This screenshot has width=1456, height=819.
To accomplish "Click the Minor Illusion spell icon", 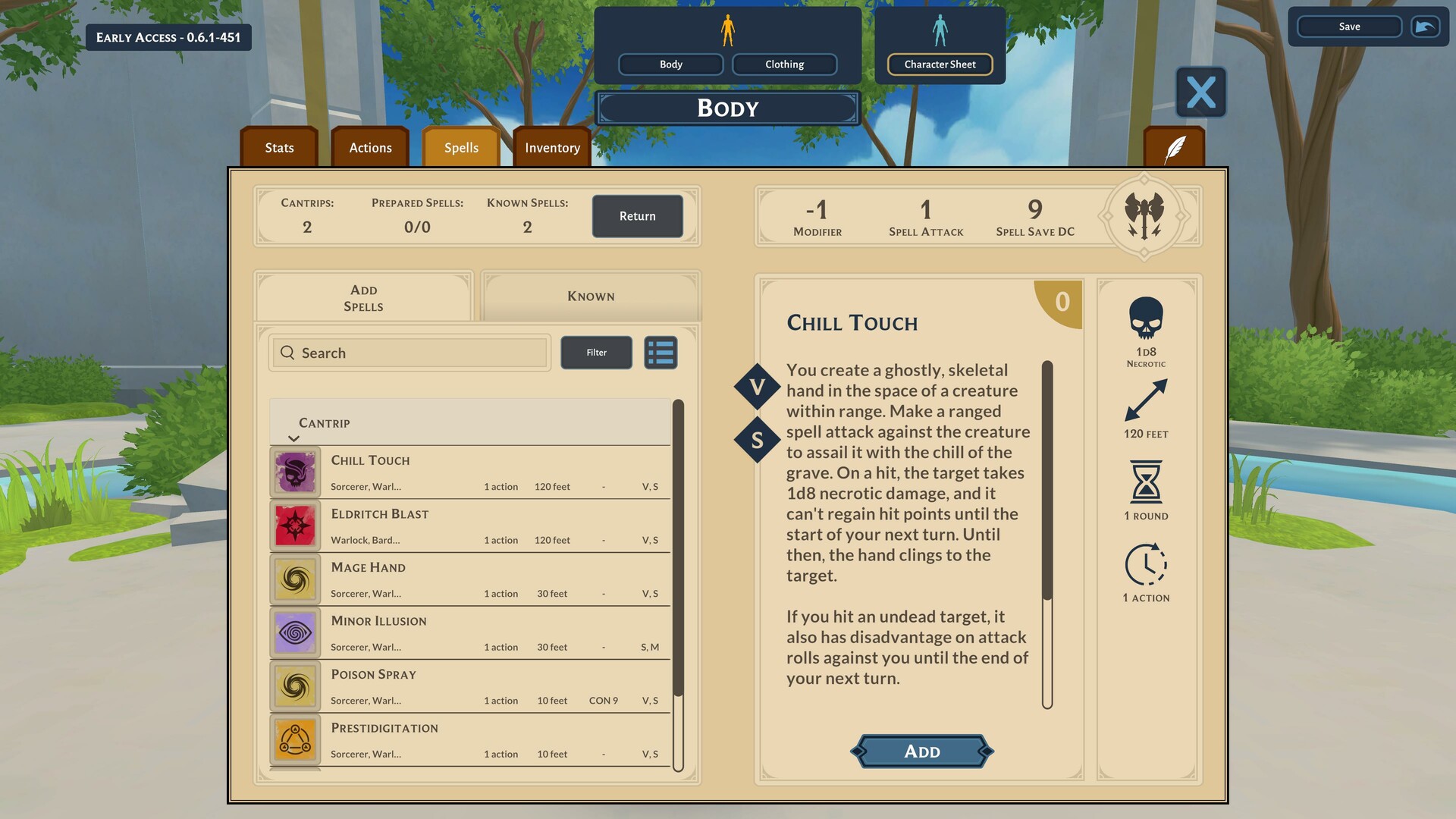I will (x=295, y=632).
